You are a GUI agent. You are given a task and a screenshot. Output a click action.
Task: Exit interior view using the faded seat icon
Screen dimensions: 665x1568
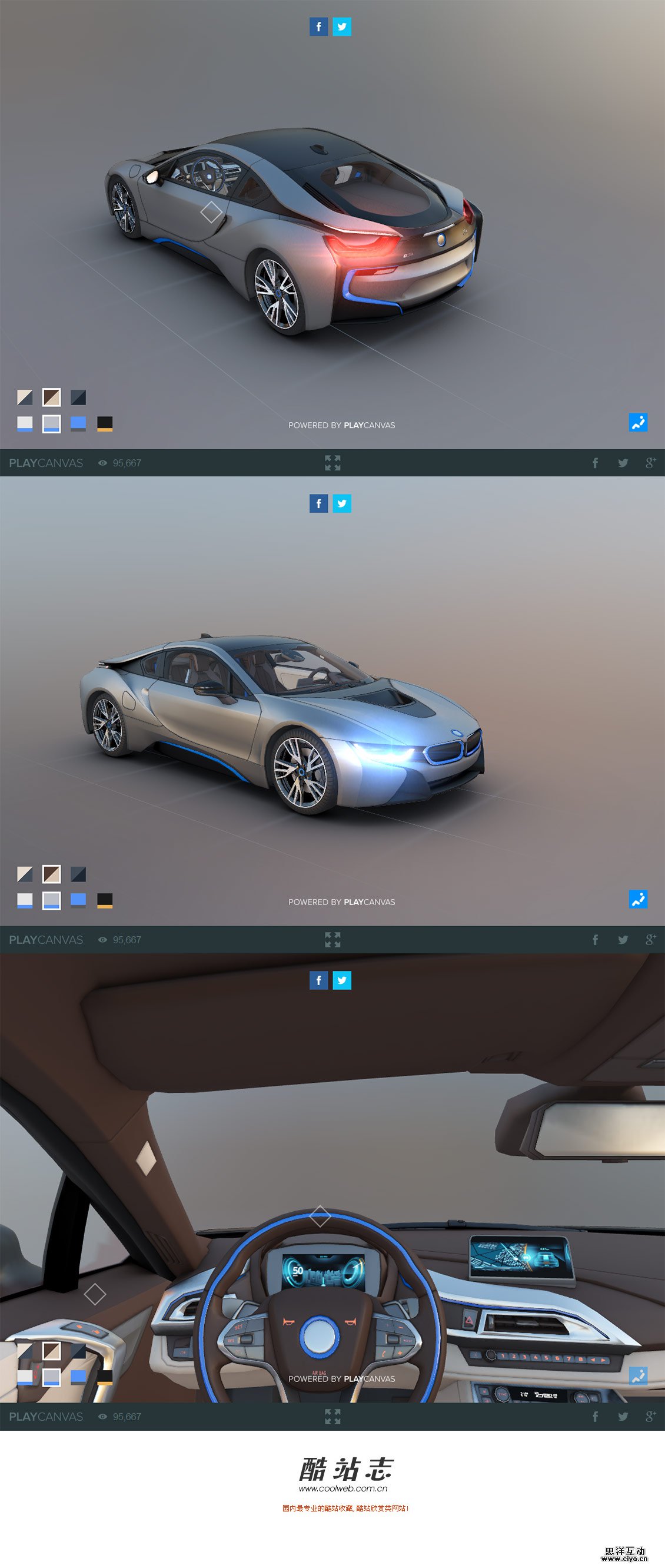click(637, 1375)
